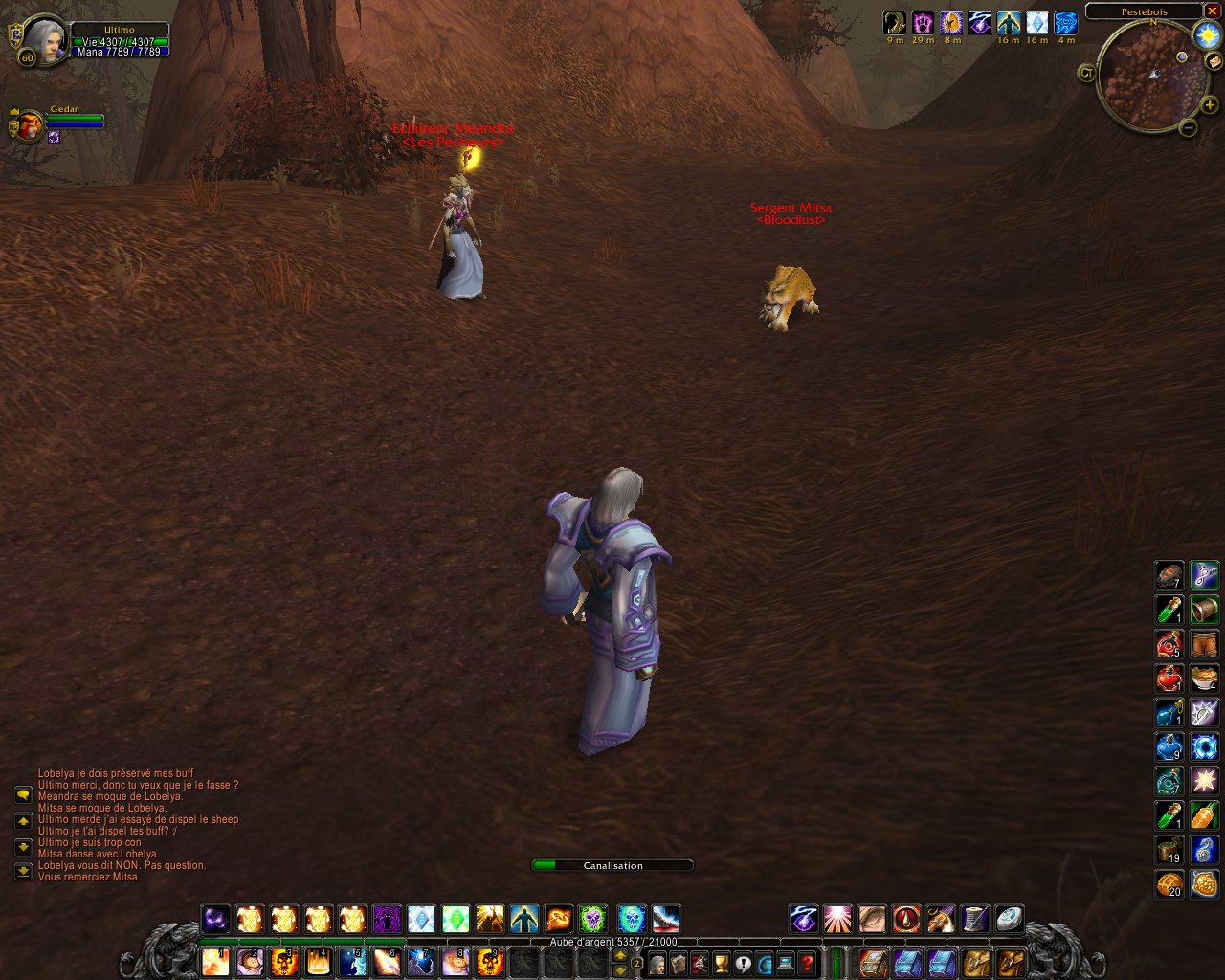The image size is (1225, 980).
Task: Select Ultimo's player portrait
Action: [x=42, y=41]
